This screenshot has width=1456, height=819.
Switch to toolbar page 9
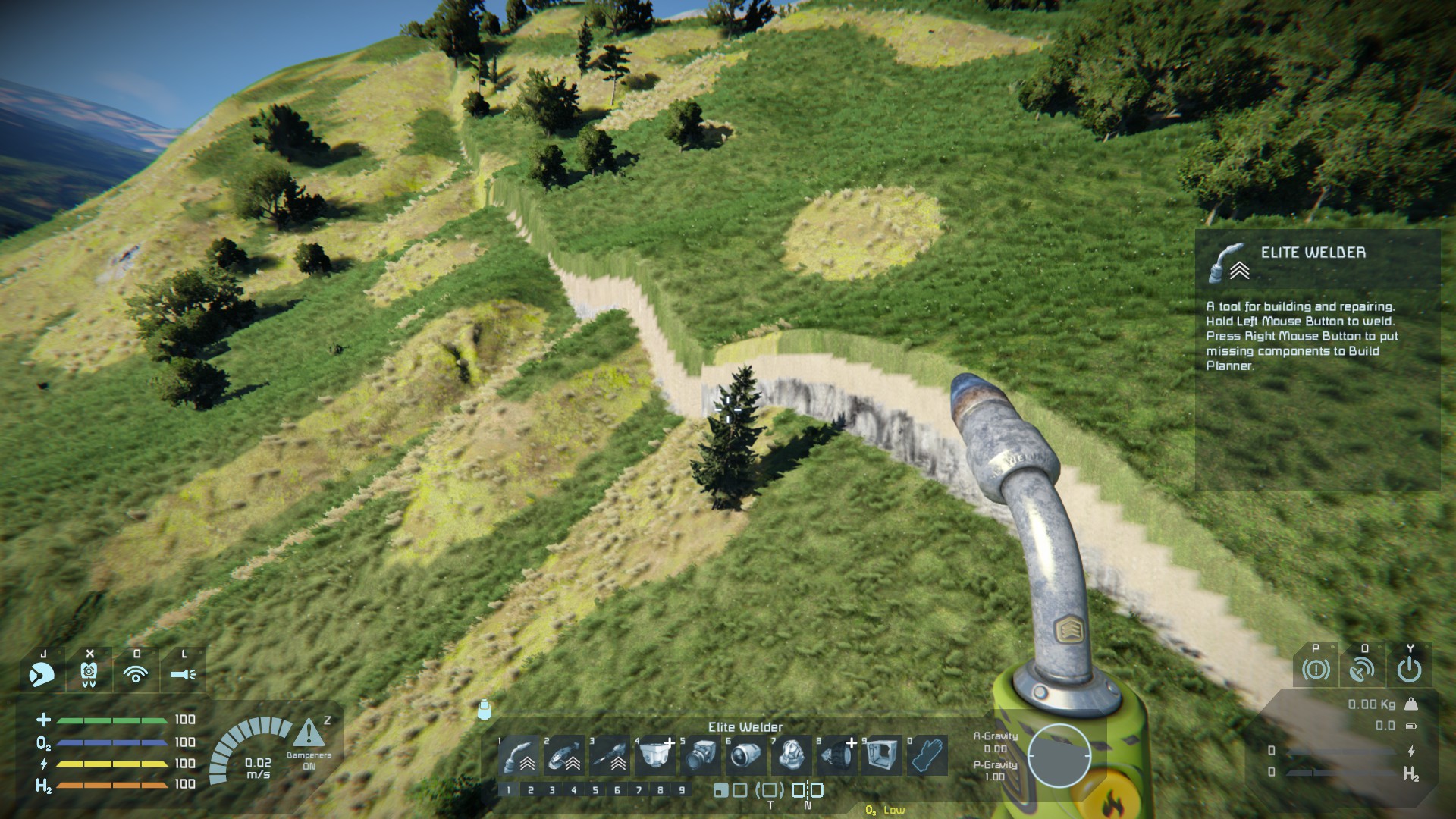click(682, 790)
